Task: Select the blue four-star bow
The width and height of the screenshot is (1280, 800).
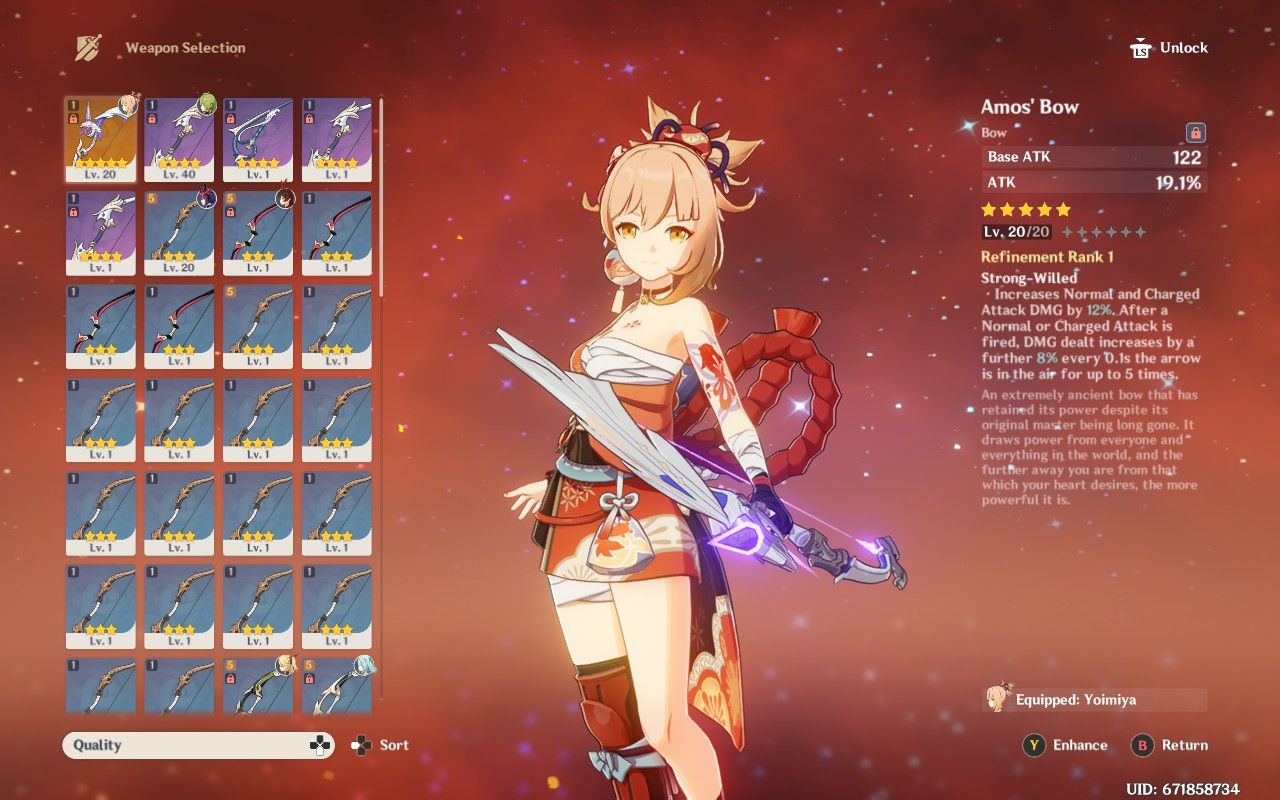Action: coord(258,139)
